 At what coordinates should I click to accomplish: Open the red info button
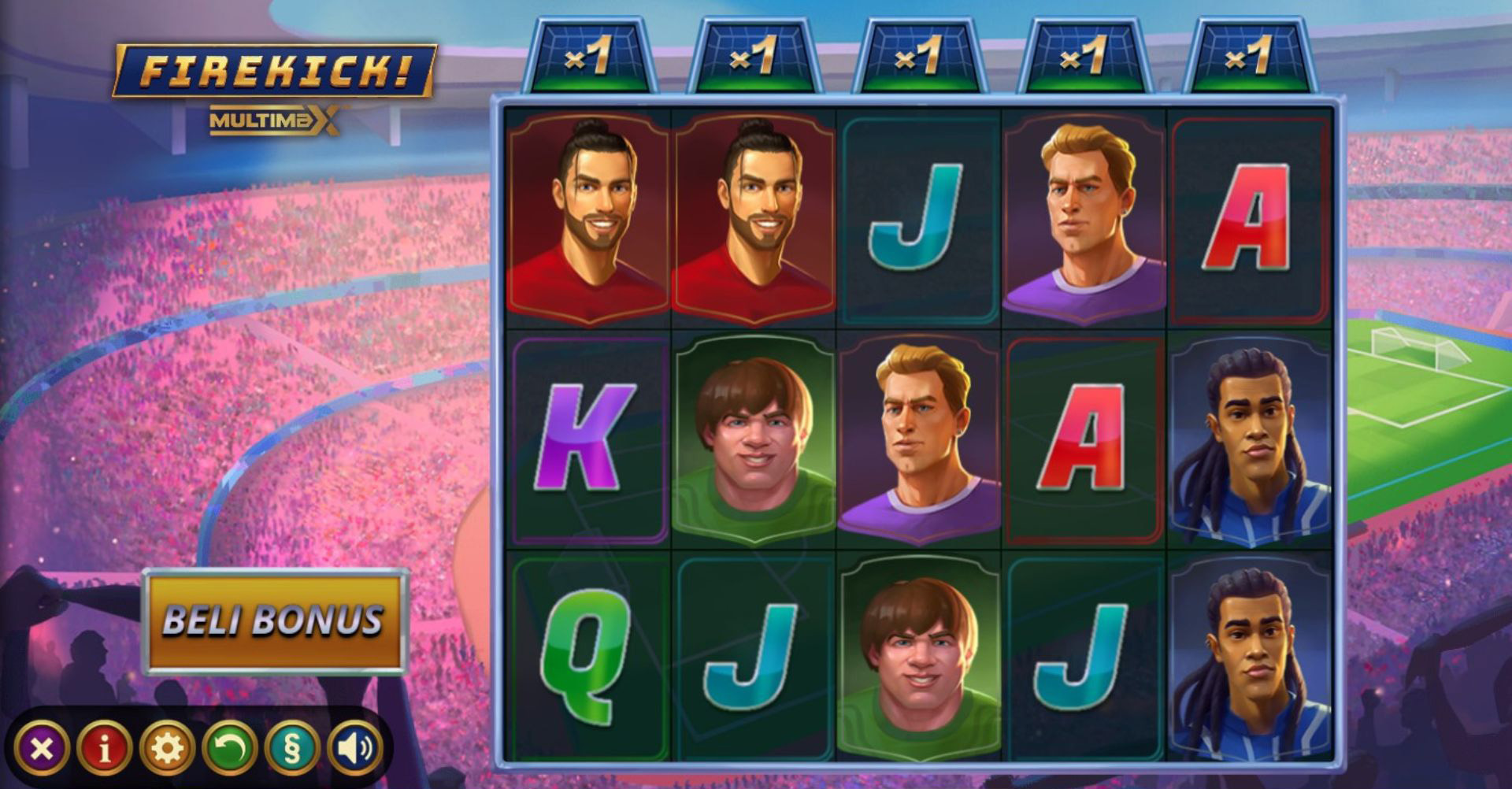pos(104,748)
